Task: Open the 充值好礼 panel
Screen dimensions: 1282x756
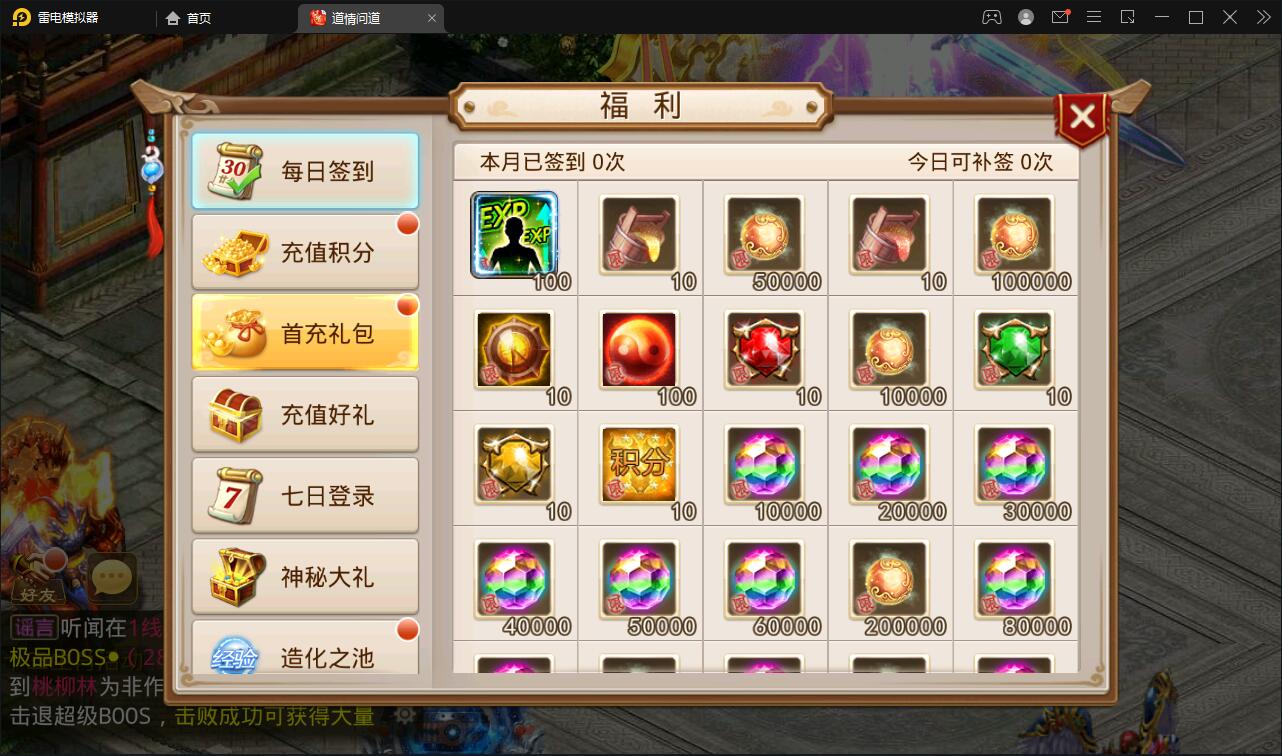Action: click(x=305, y=414)
